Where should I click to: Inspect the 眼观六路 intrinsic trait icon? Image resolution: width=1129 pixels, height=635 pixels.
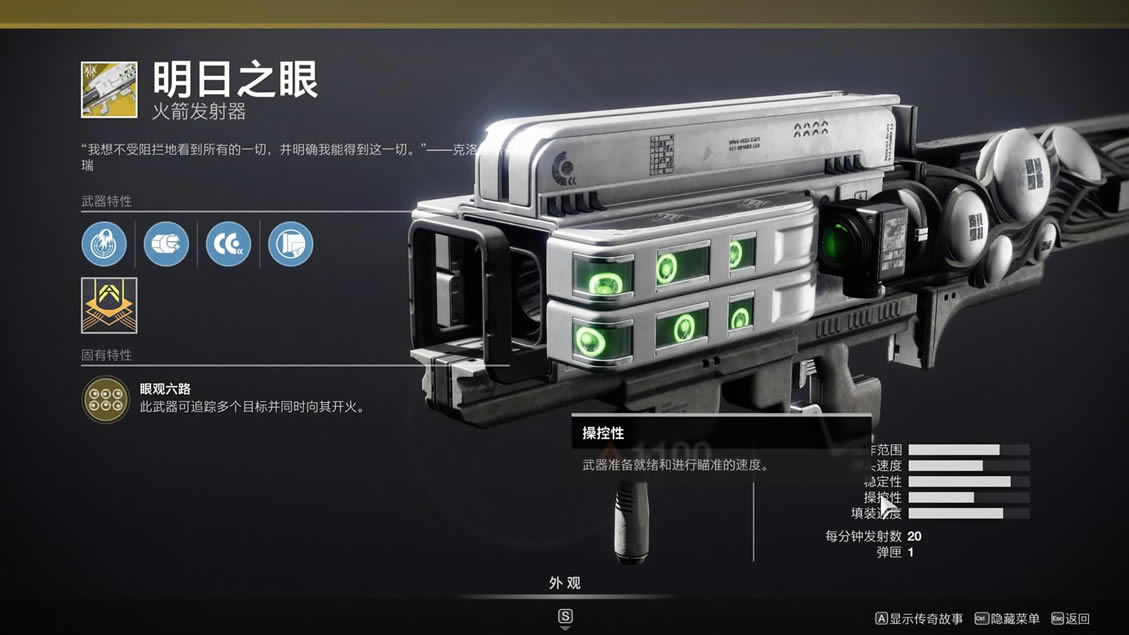(105, 399)
